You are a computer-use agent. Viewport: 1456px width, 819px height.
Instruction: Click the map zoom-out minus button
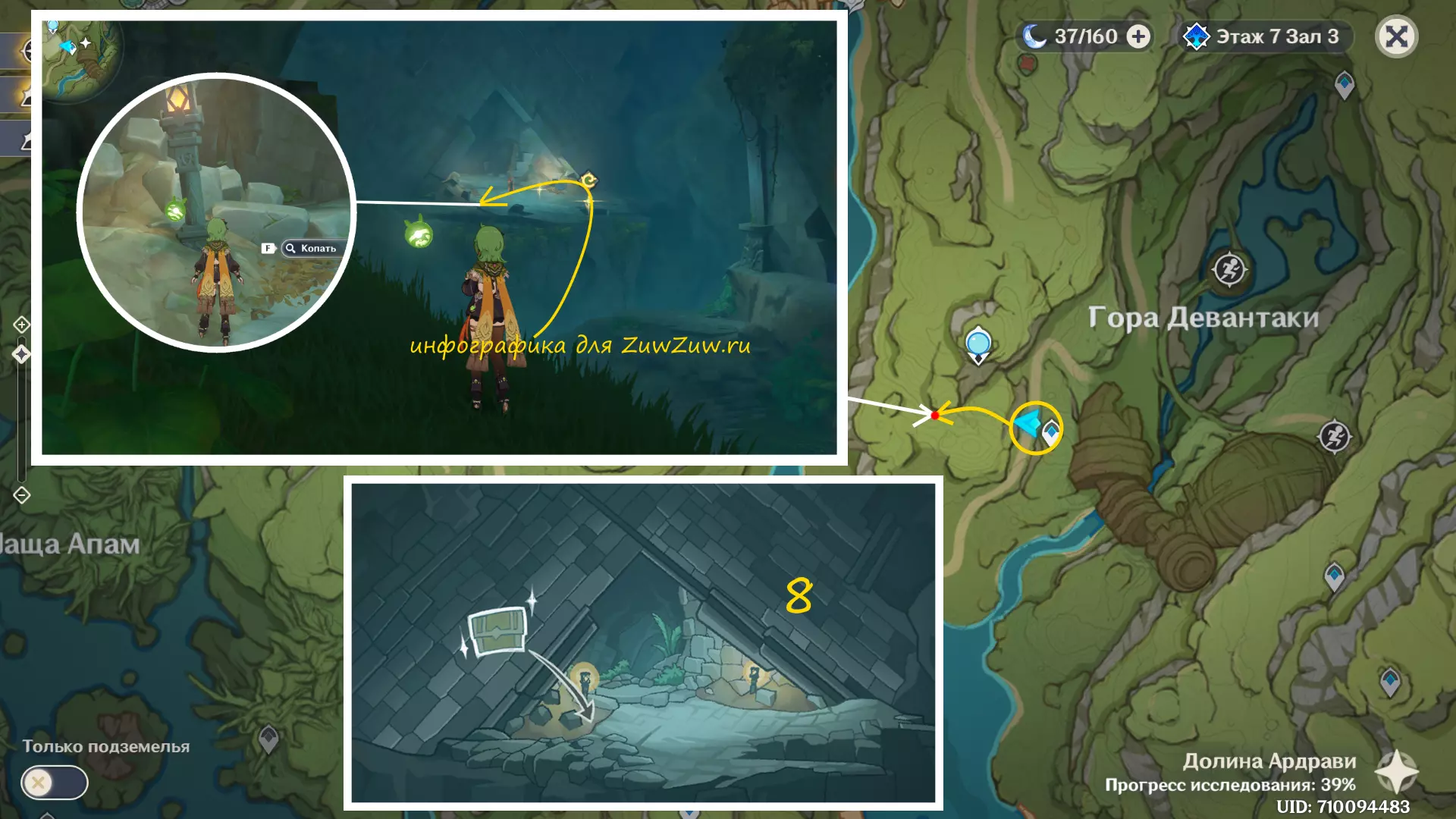pyautogui.click(x=21, y=495)
